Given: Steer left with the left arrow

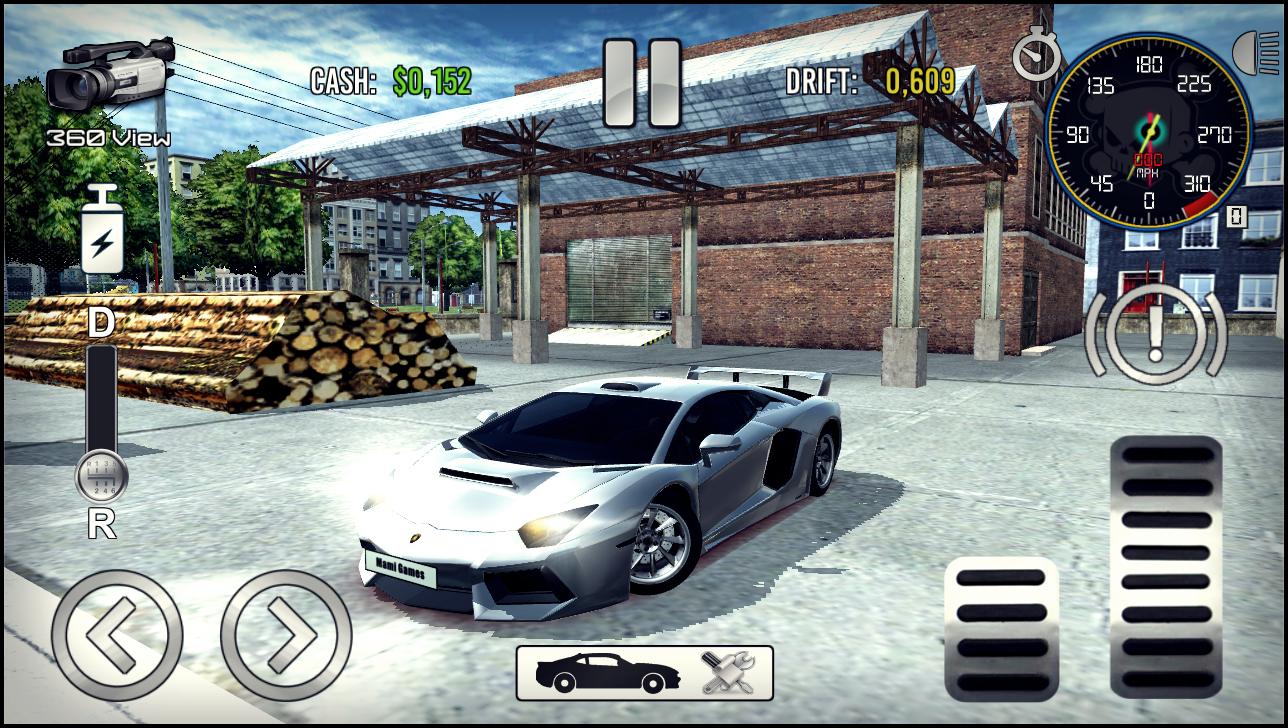Looking at the screenshot, I should [x=117, y=635].
